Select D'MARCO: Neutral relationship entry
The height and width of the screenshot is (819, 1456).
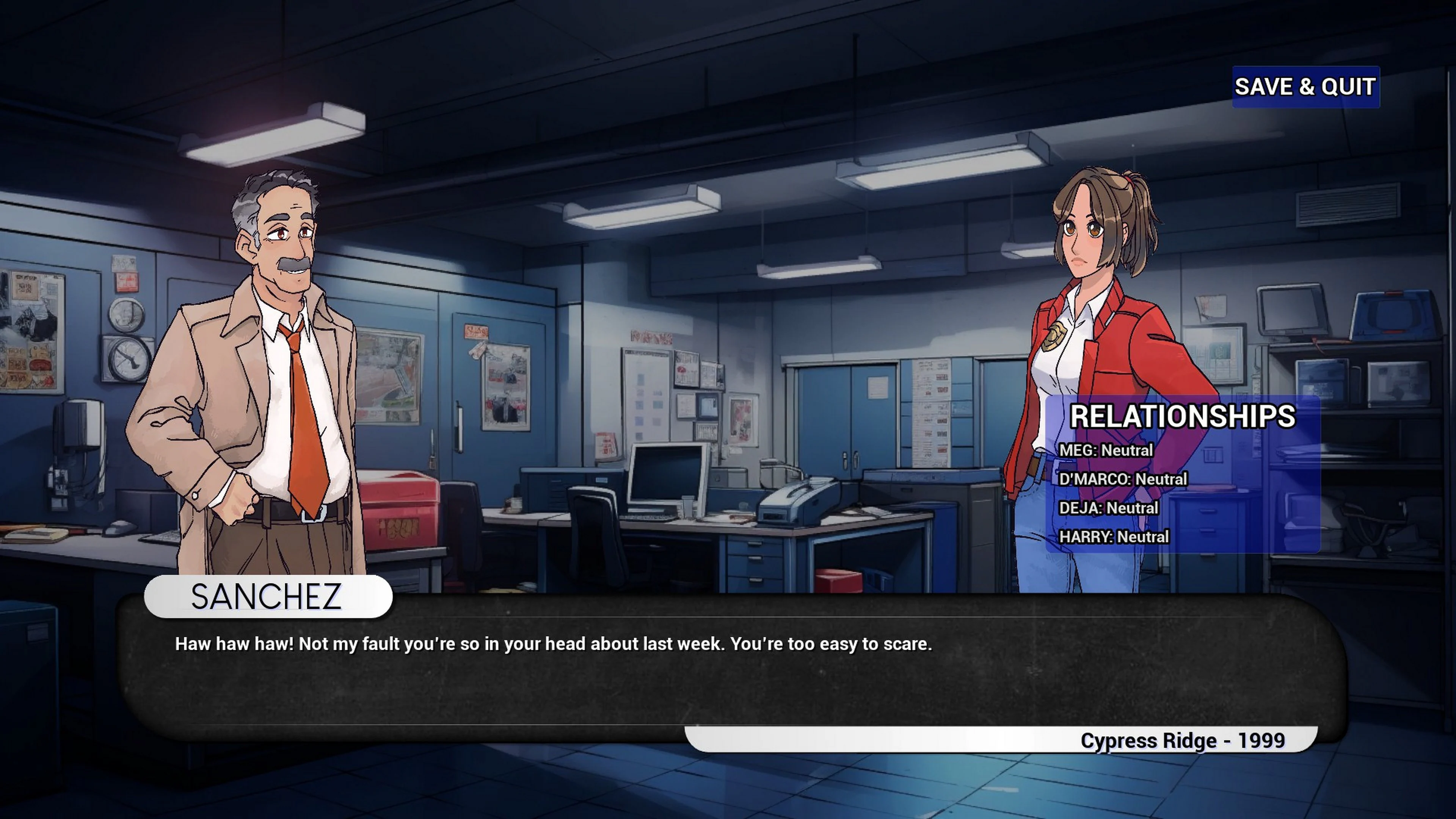pos(1125,479)
